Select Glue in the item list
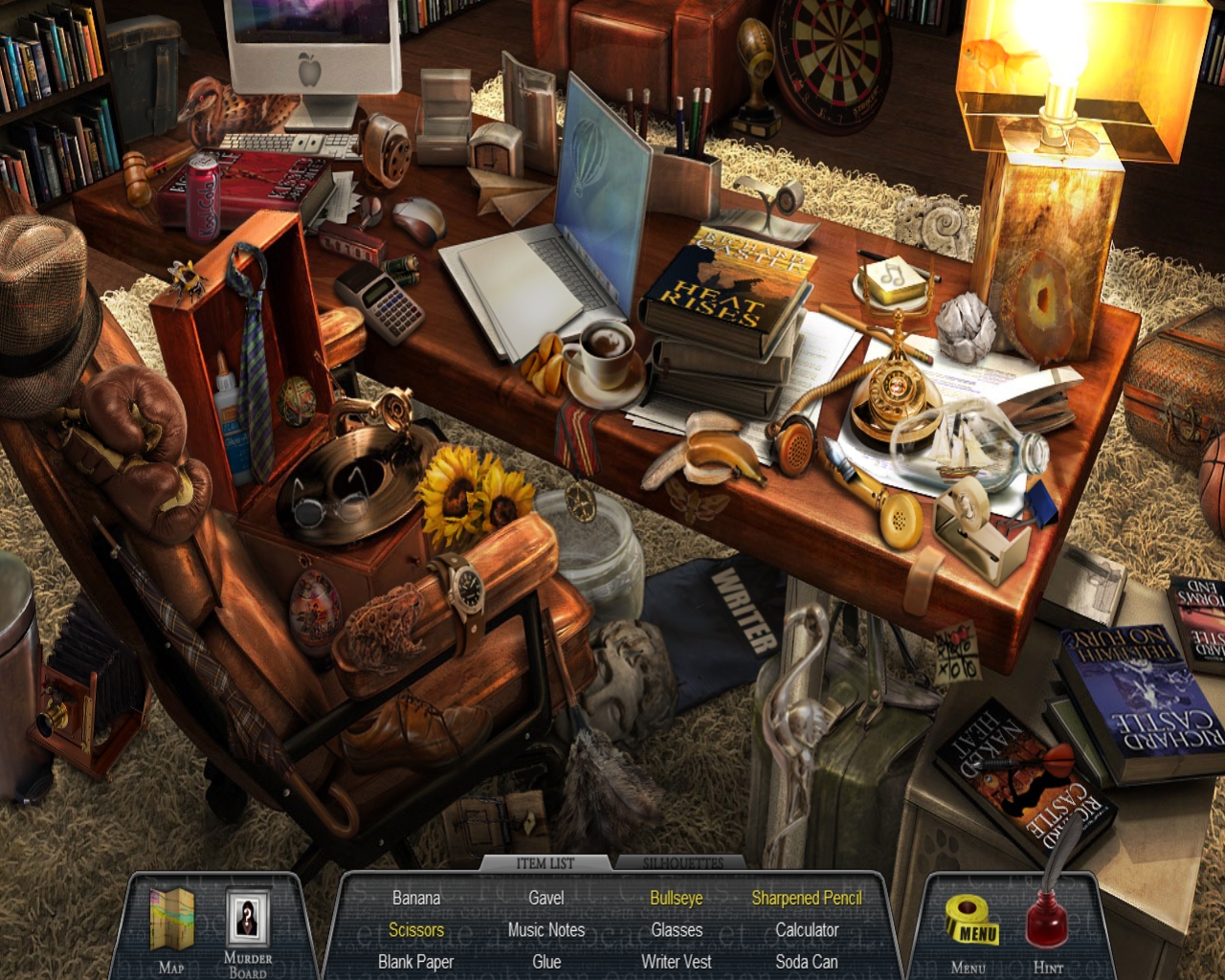Viewport: 1225px width, 980px height. [546, 962]
